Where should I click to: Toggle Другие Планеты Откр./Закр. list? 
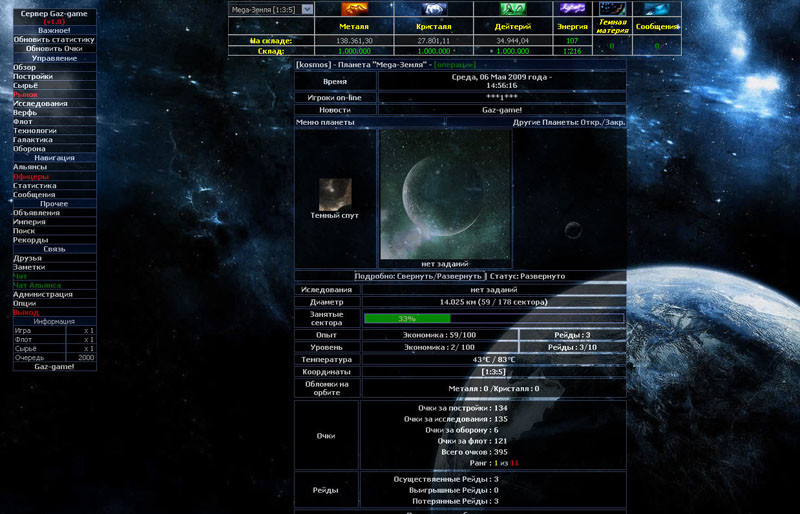(568, 122)
